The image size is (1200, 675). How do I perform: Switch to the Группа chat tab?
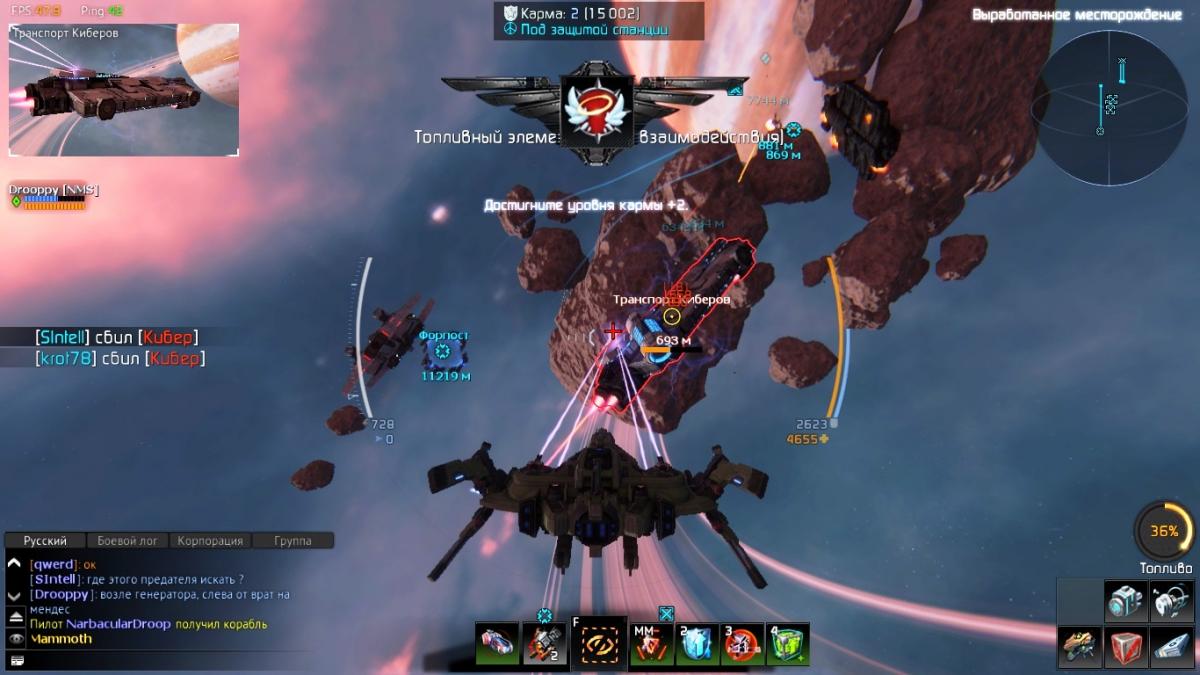click(292, 541)
